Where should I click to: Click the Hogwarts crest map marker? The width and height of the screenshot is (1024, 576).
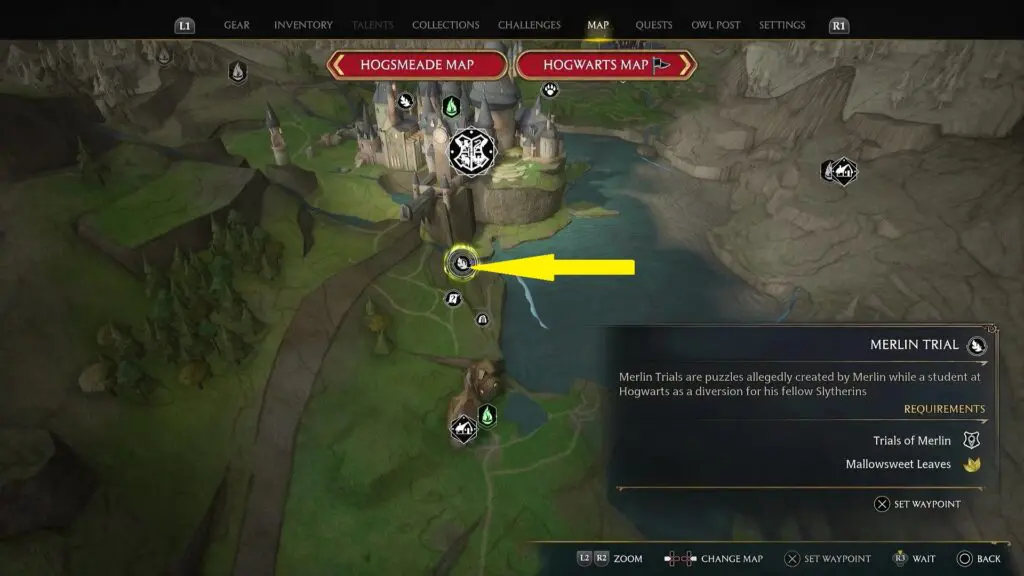point(472,151)
